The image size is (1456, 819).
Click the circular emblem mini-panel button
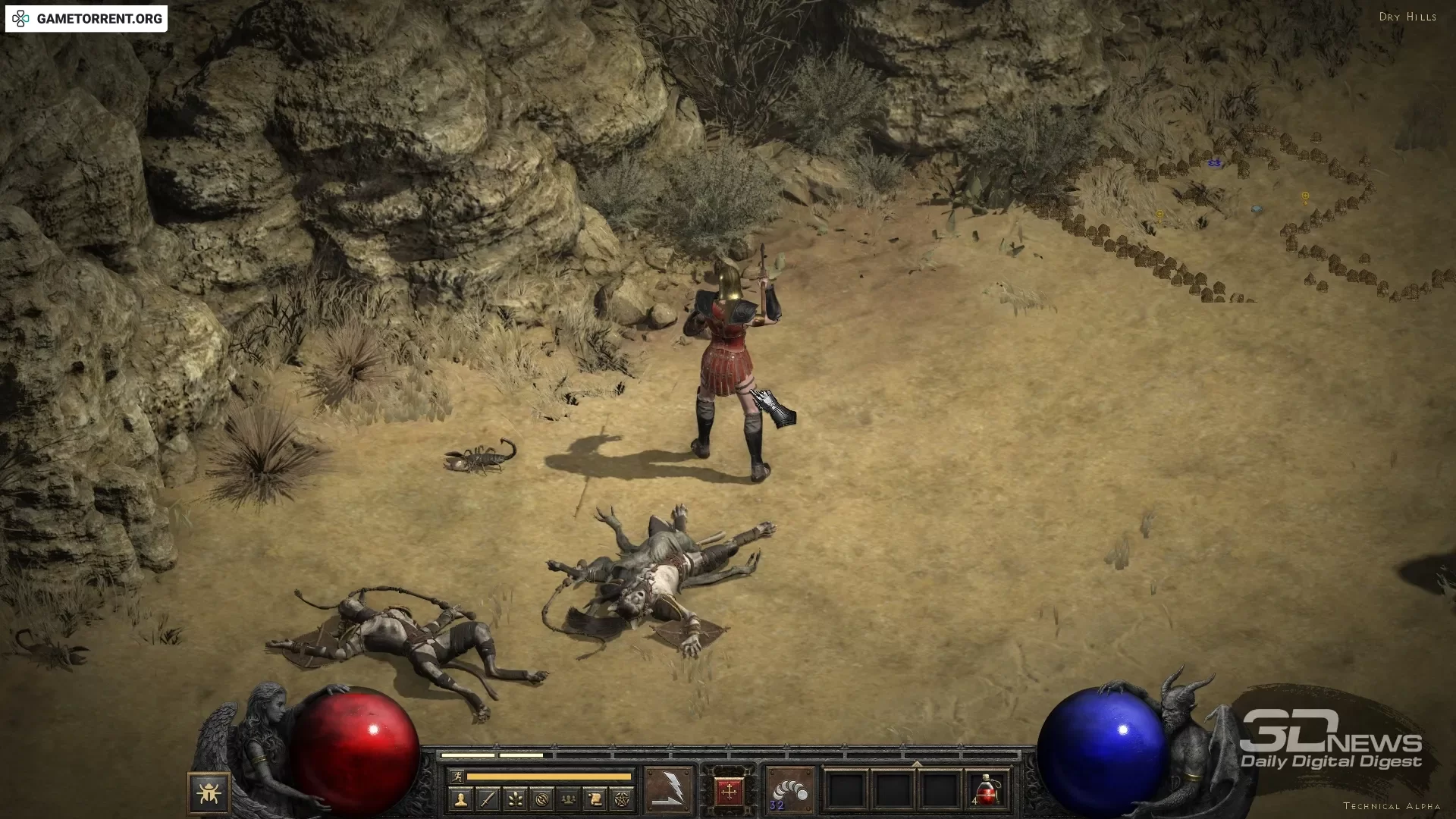(x=541, y=799)
